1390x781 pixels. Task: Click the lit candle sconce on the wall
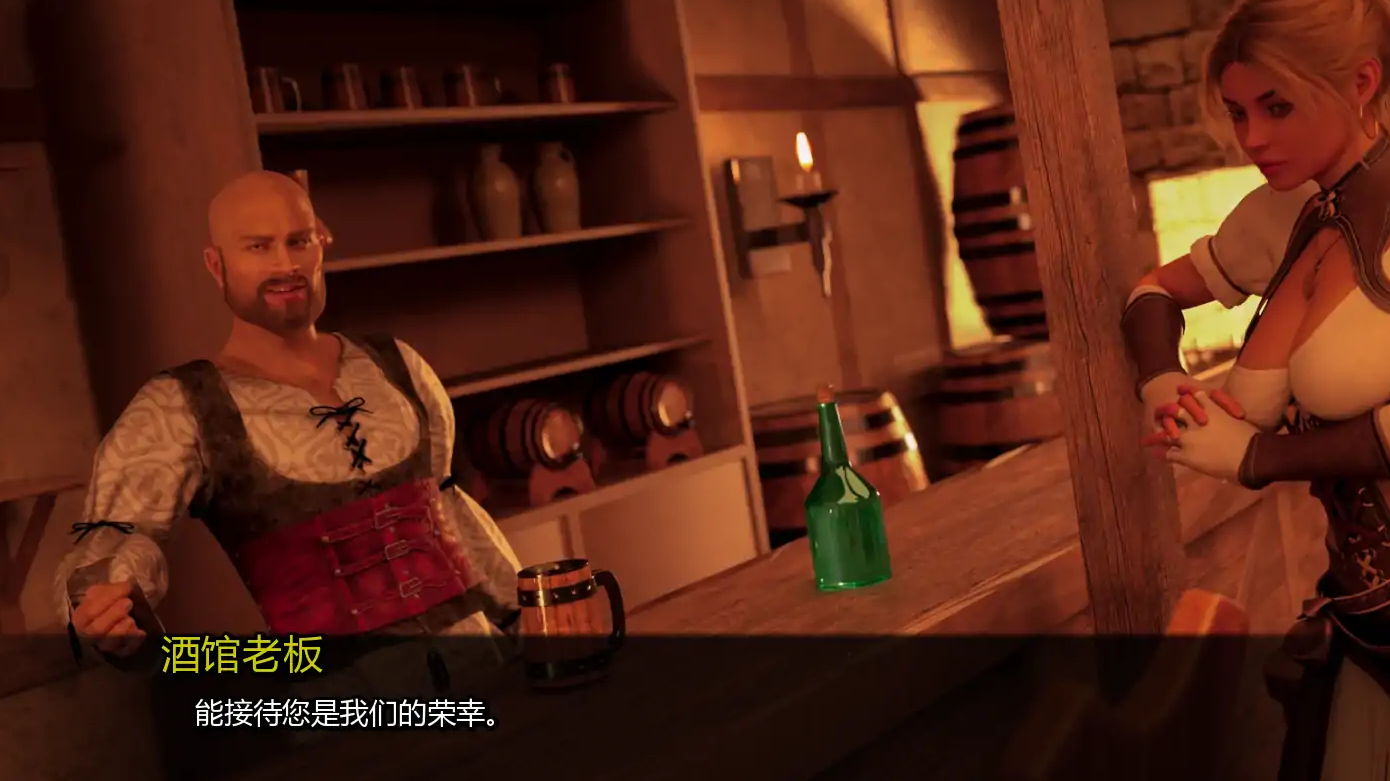805,185
